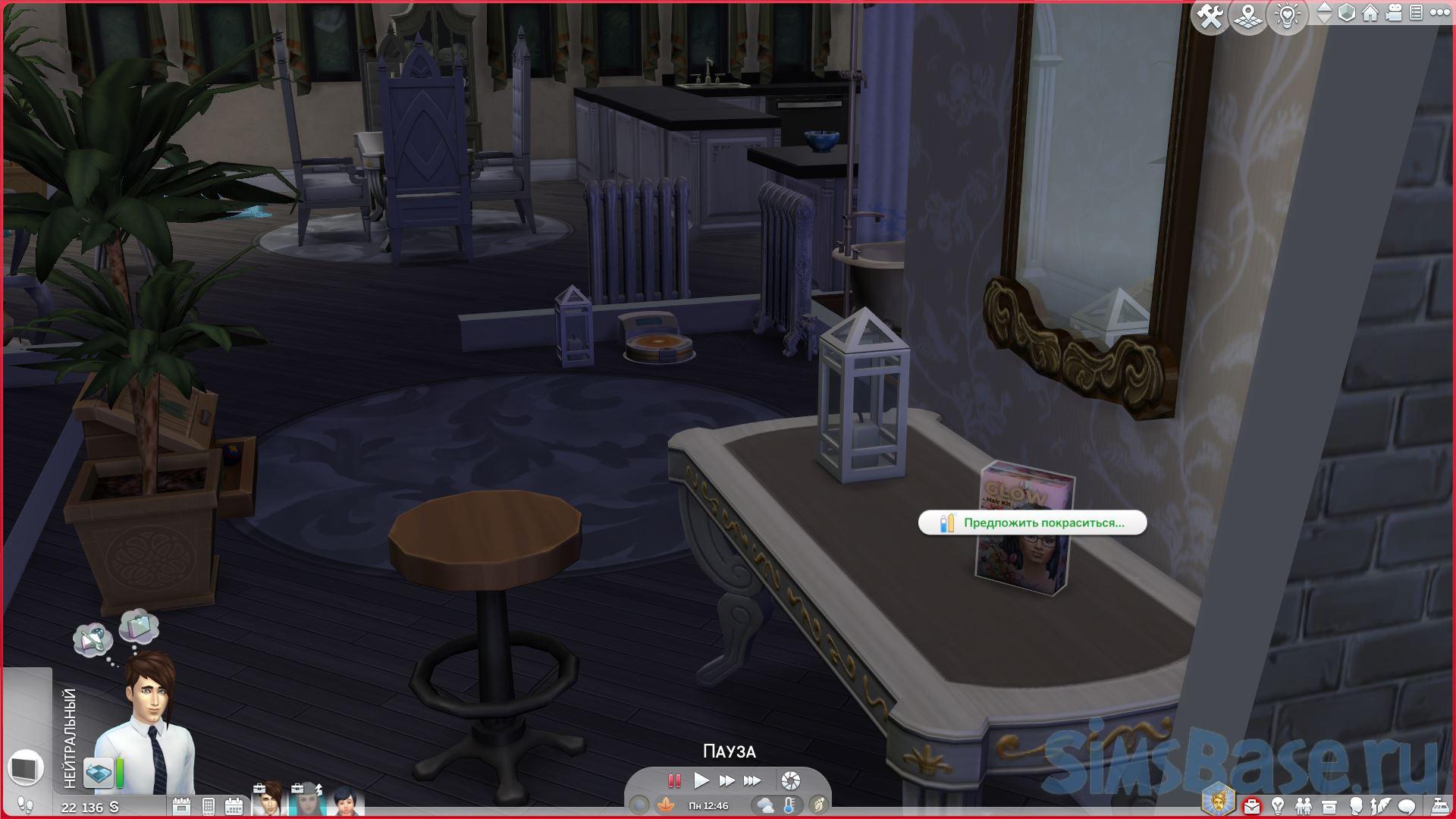Open the Career panel briefcase icon
Image resolution: width=1456 pixels, height=819 pixels.
click(x=1251, y=805)
